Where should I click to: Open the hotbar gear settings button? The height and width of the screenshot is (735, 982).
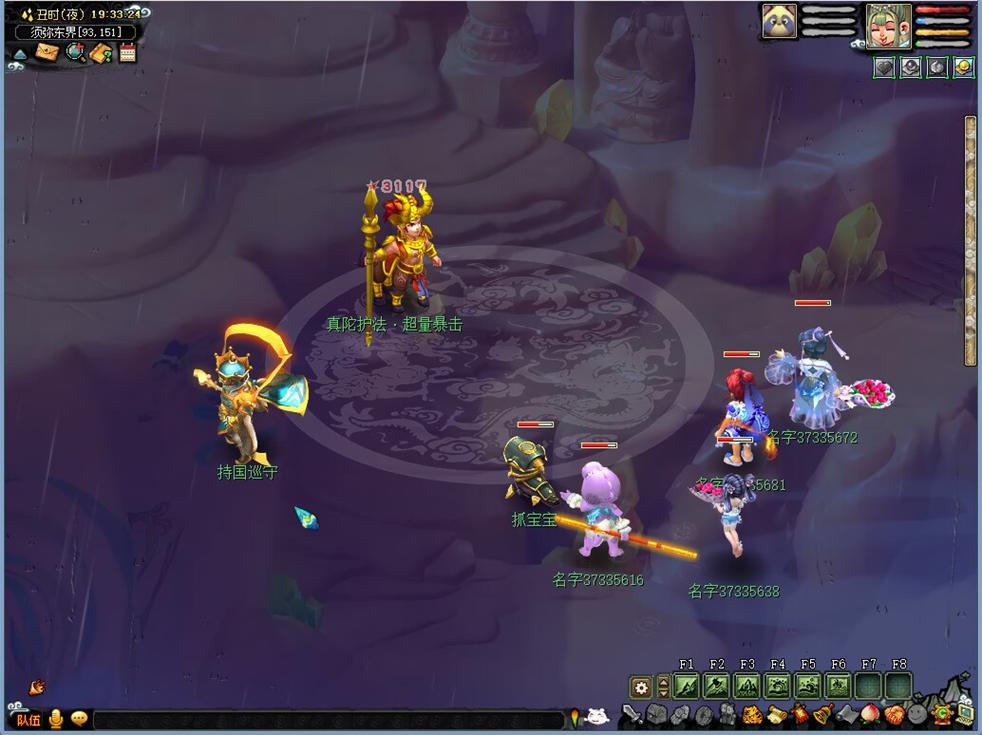tap(641, 687)
